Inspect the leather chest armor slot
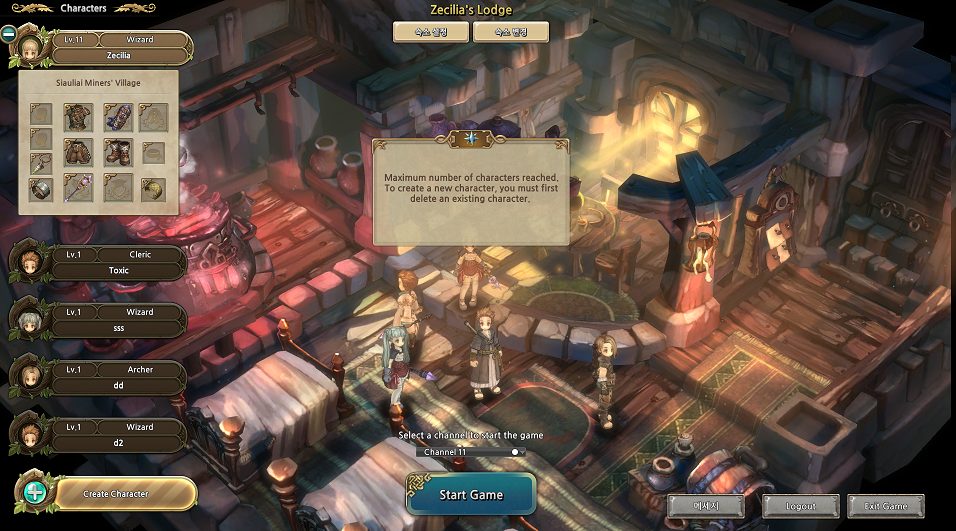 tap(78, 116)
